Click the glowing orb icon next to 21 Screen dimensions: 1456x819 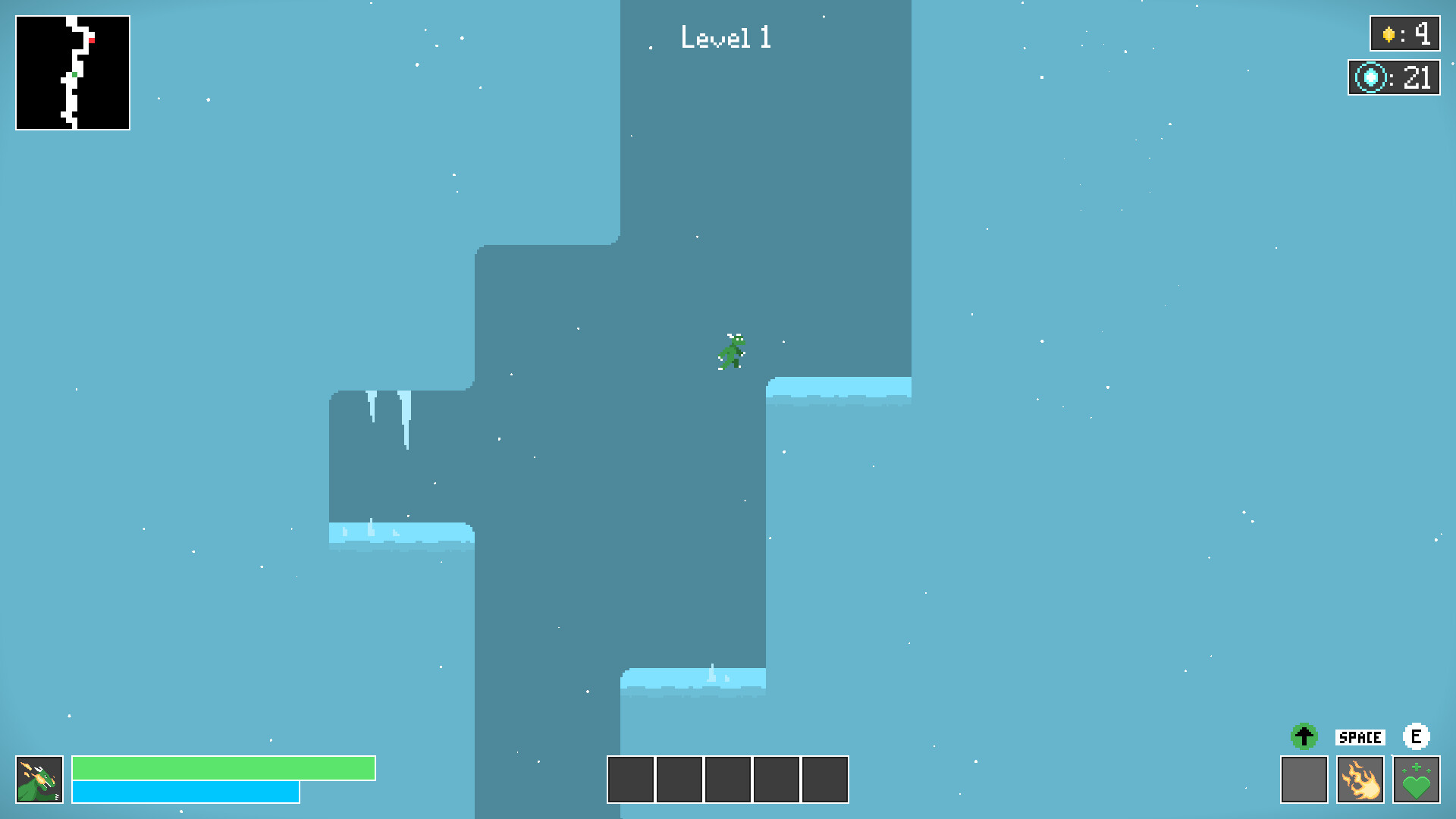1370,77
